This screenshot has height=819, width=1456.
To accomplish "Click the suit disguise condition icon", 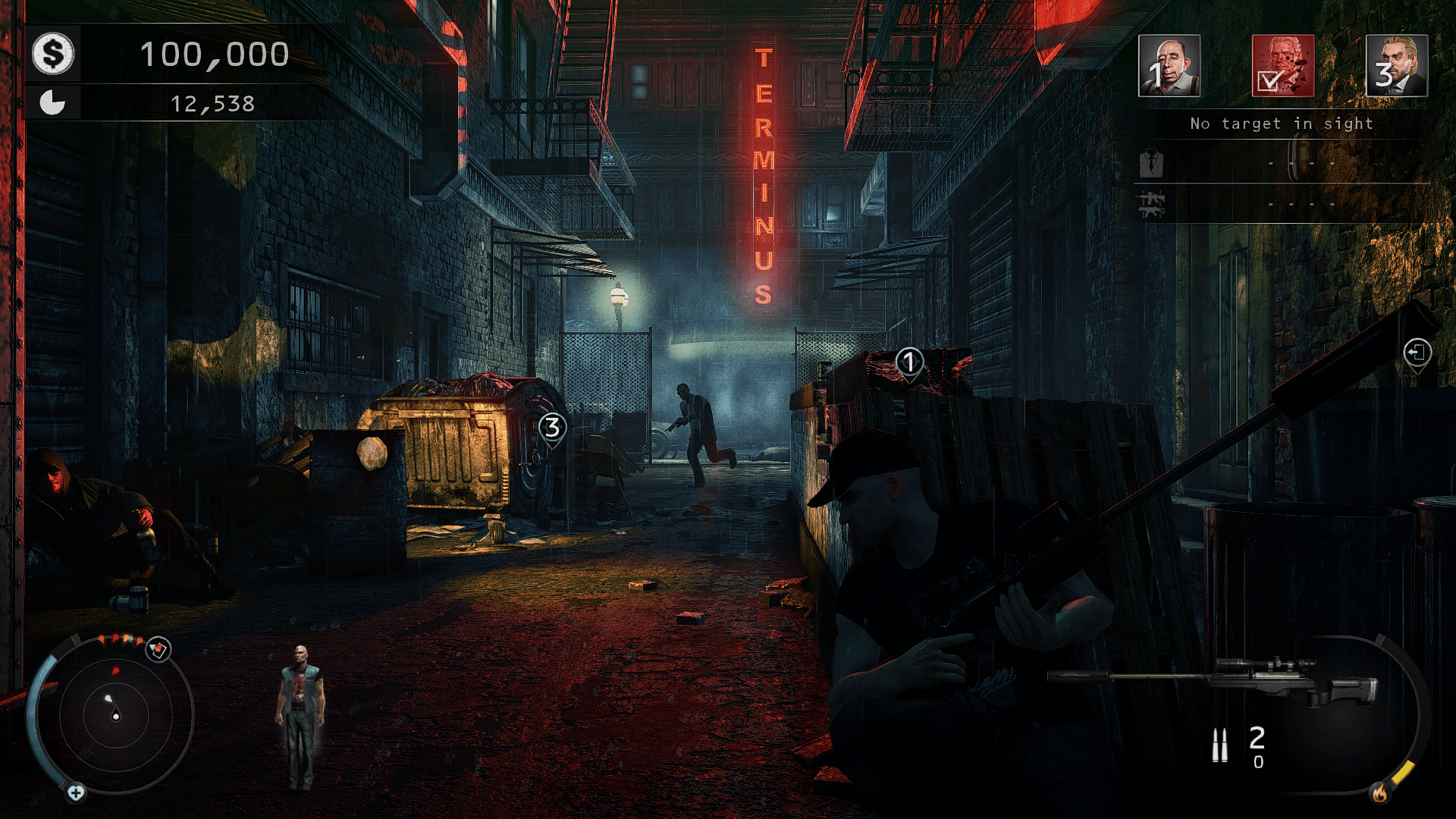I will click(1151, 163).
